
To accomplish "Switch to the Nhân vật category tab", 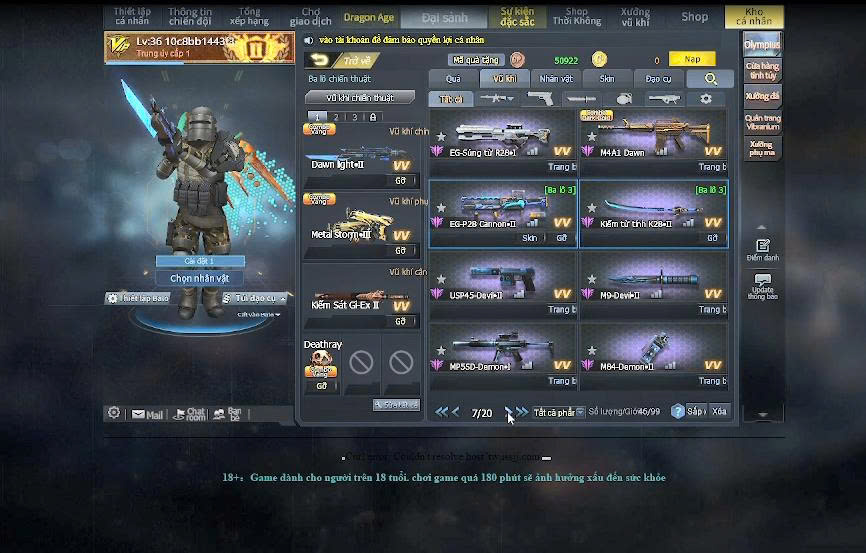I will tap(556, 78).
